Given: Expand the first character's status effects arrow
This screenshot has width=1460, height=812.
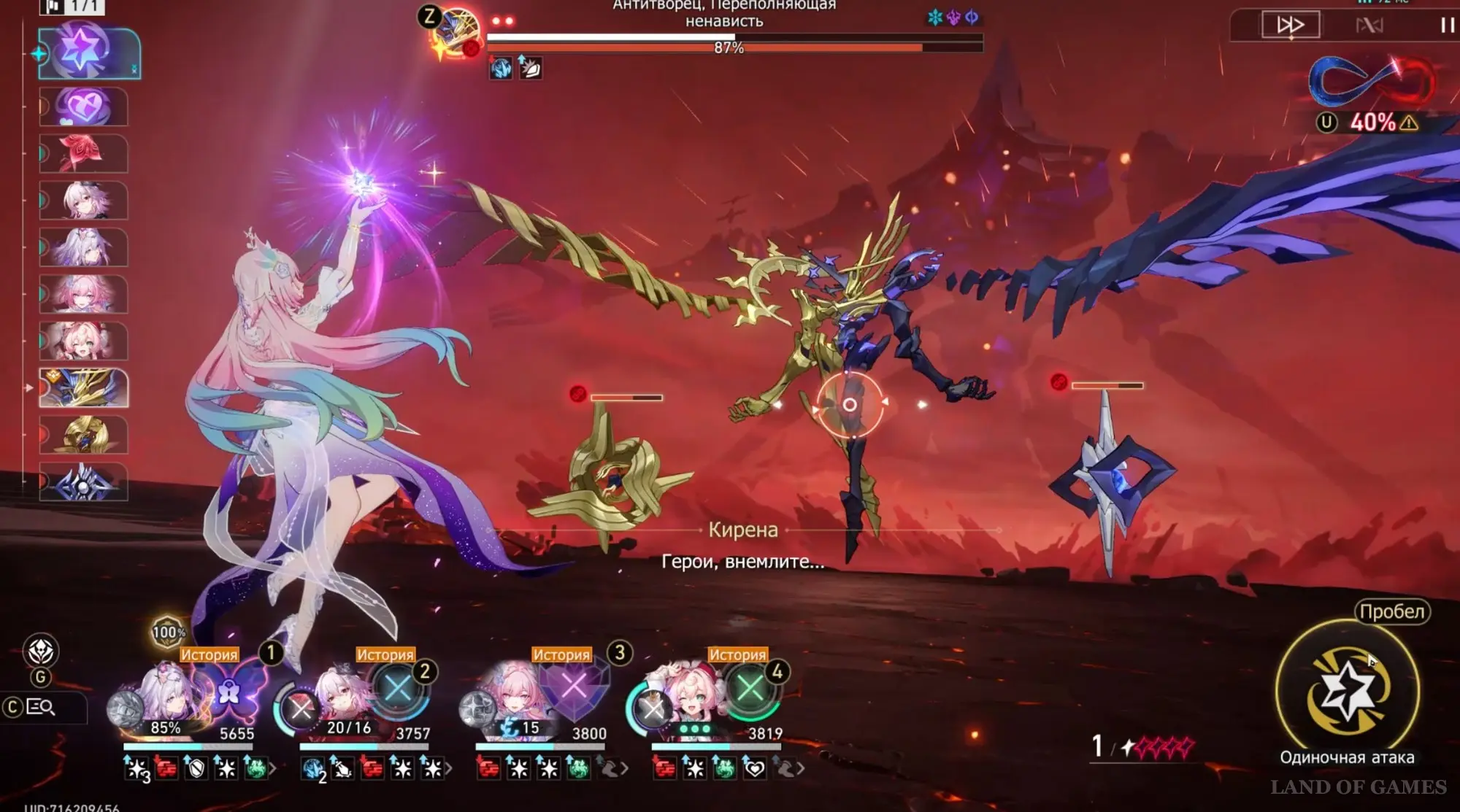Looking at the screenshot, I should tap(273, 768).
